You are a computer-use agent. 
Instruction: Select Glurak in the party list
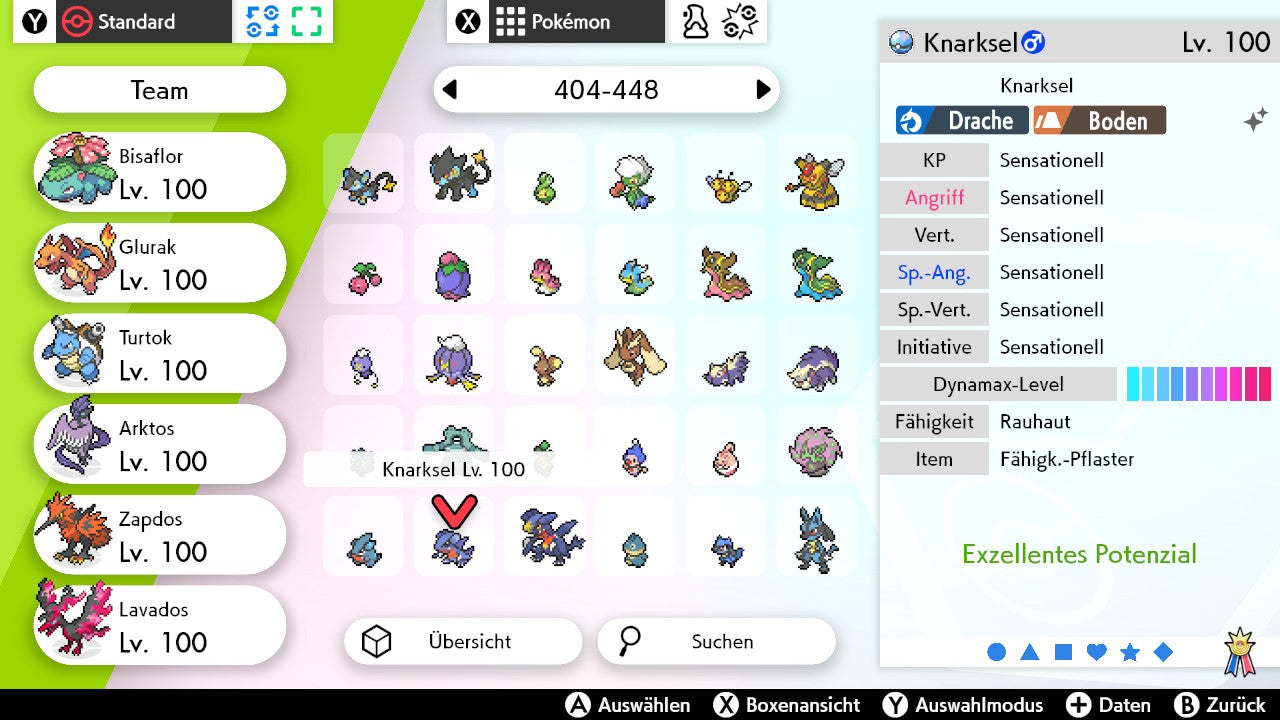coord(159,262)
